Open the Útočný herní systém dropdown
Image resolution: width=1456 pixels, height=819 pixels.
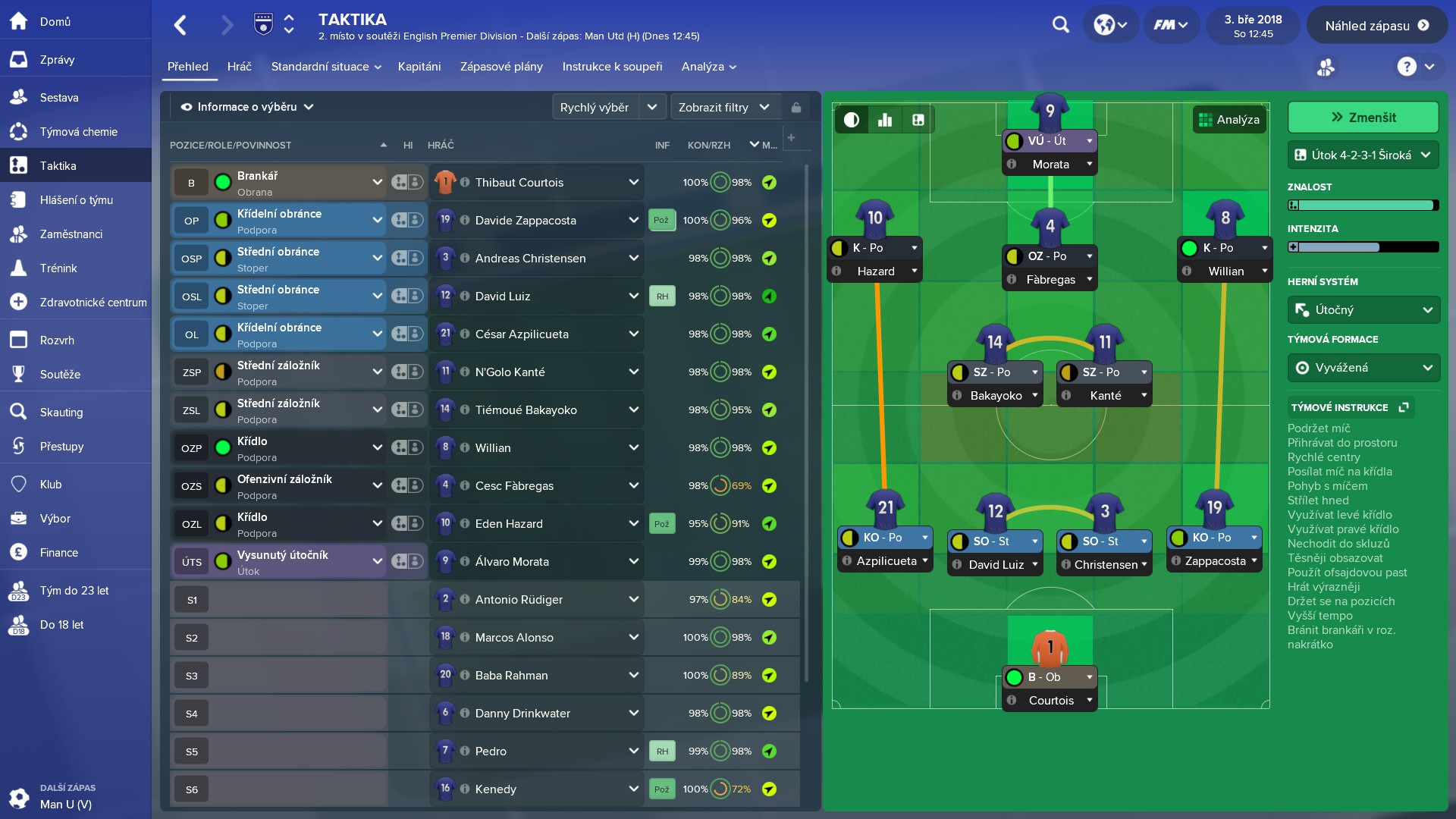coord(1363,309)
